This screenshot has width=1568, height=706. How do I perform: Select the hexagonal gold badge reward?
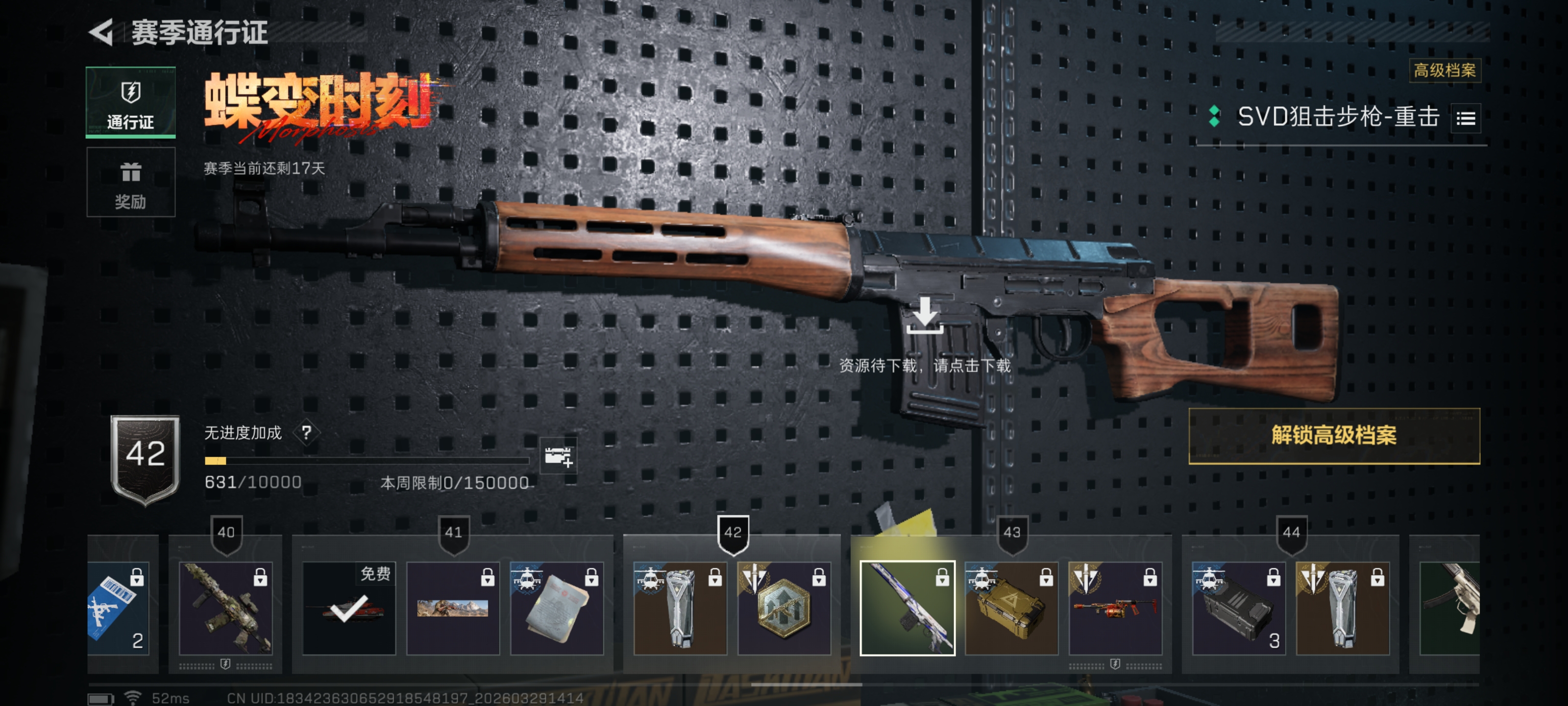[x=784, y=608]
